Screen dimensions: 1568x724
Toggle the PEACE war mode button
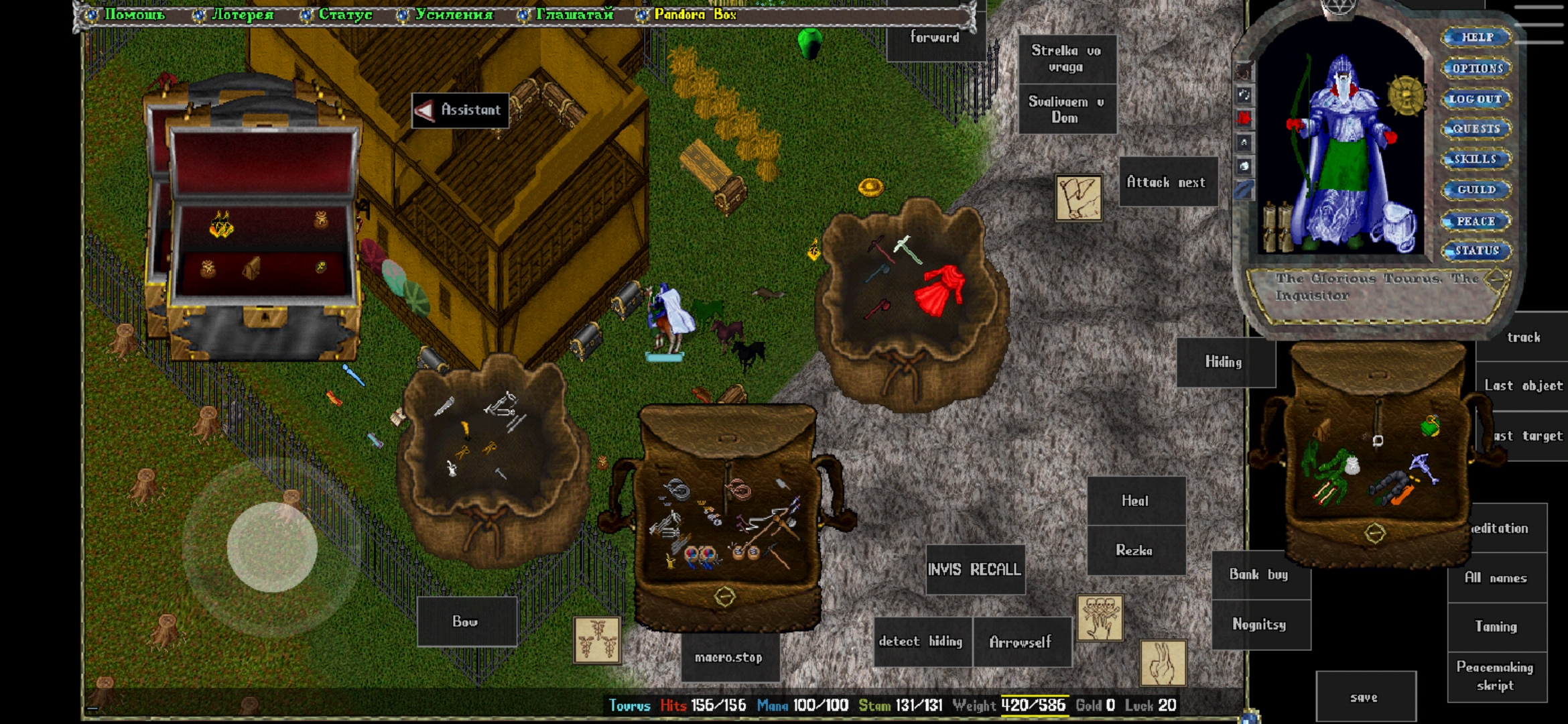1476,221
